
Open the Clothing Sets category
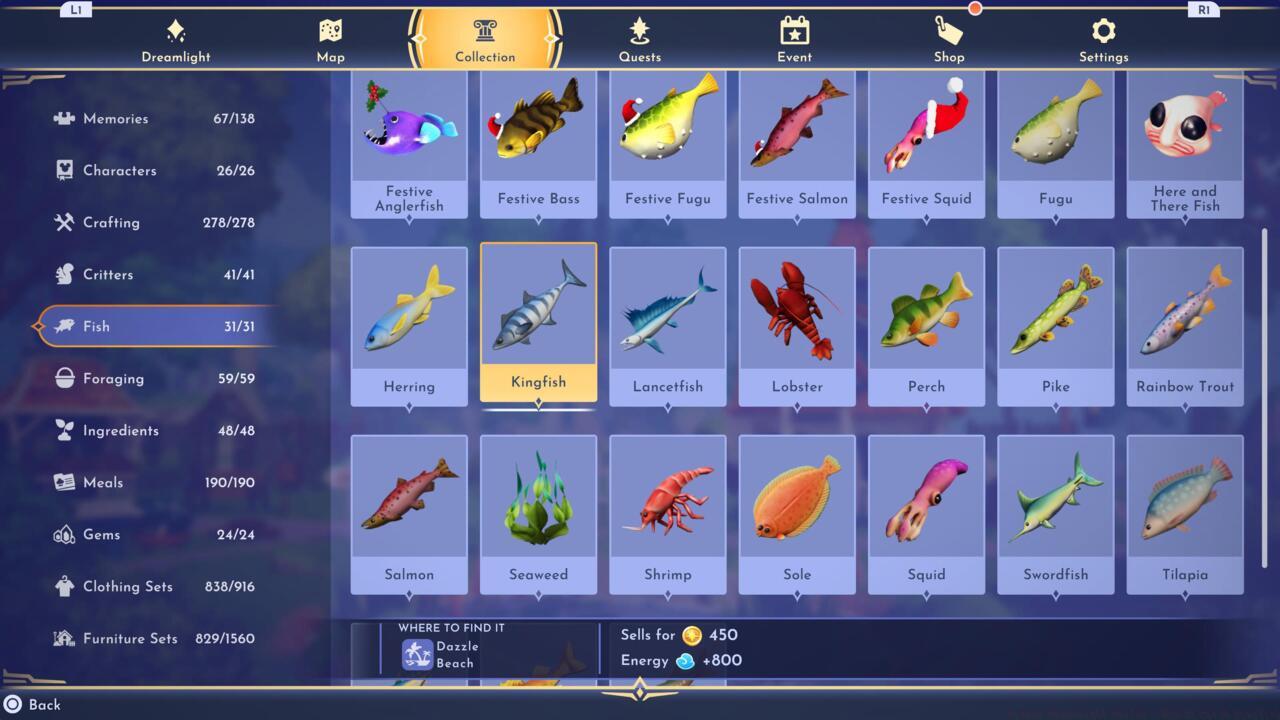[127, 586]
